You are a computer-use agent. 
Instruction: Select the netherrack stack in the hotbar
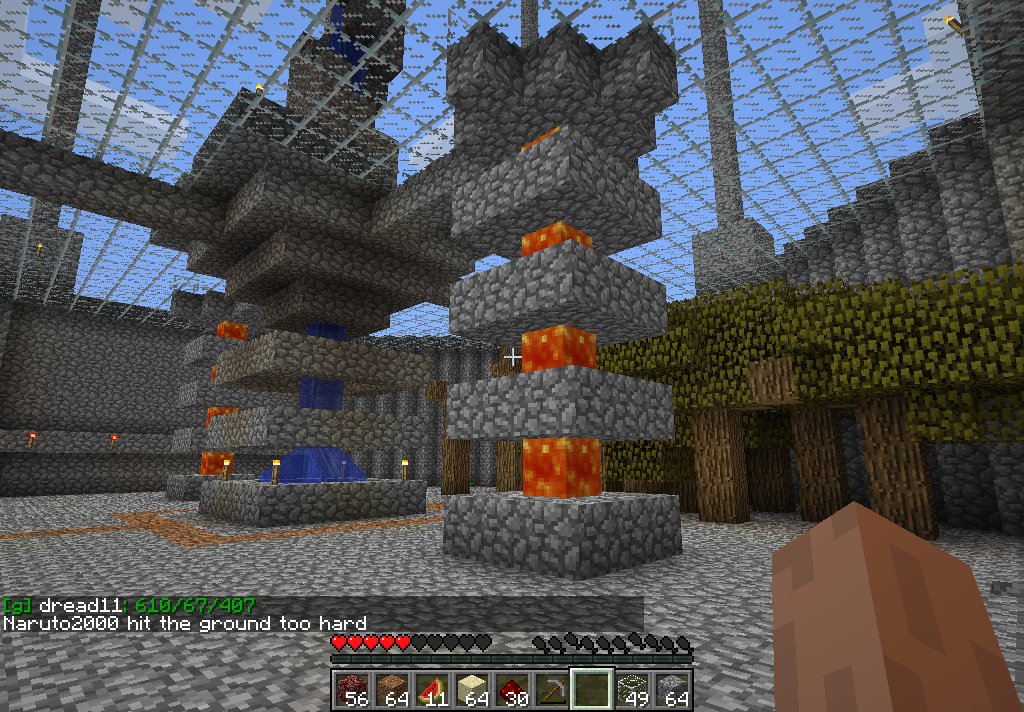coord(351,690)
